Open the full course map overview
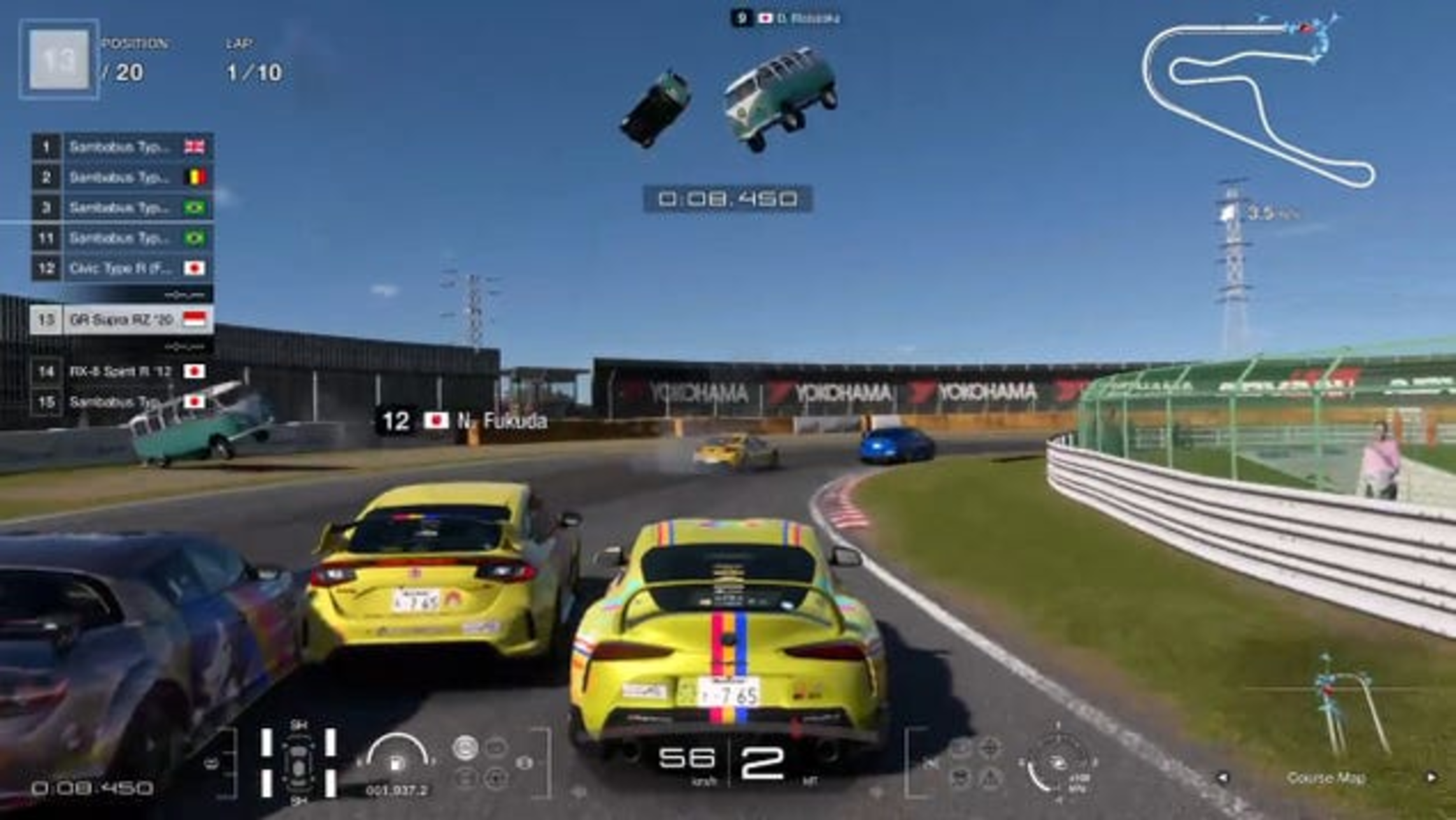The width and height of the screenshot is (1456, 820). pos(1258,102)
